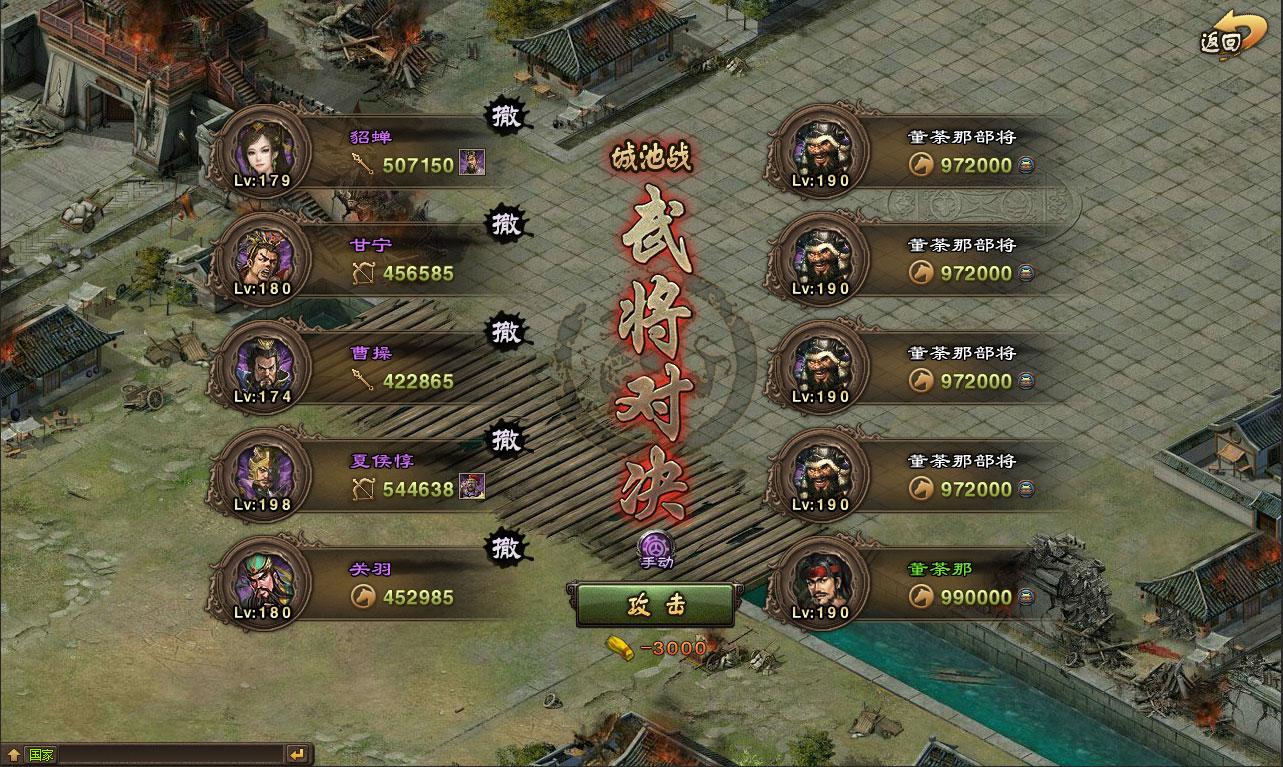Withdraw 甘宁 using the 撤 flag
1283x767 pixels.
pos(506,222)
